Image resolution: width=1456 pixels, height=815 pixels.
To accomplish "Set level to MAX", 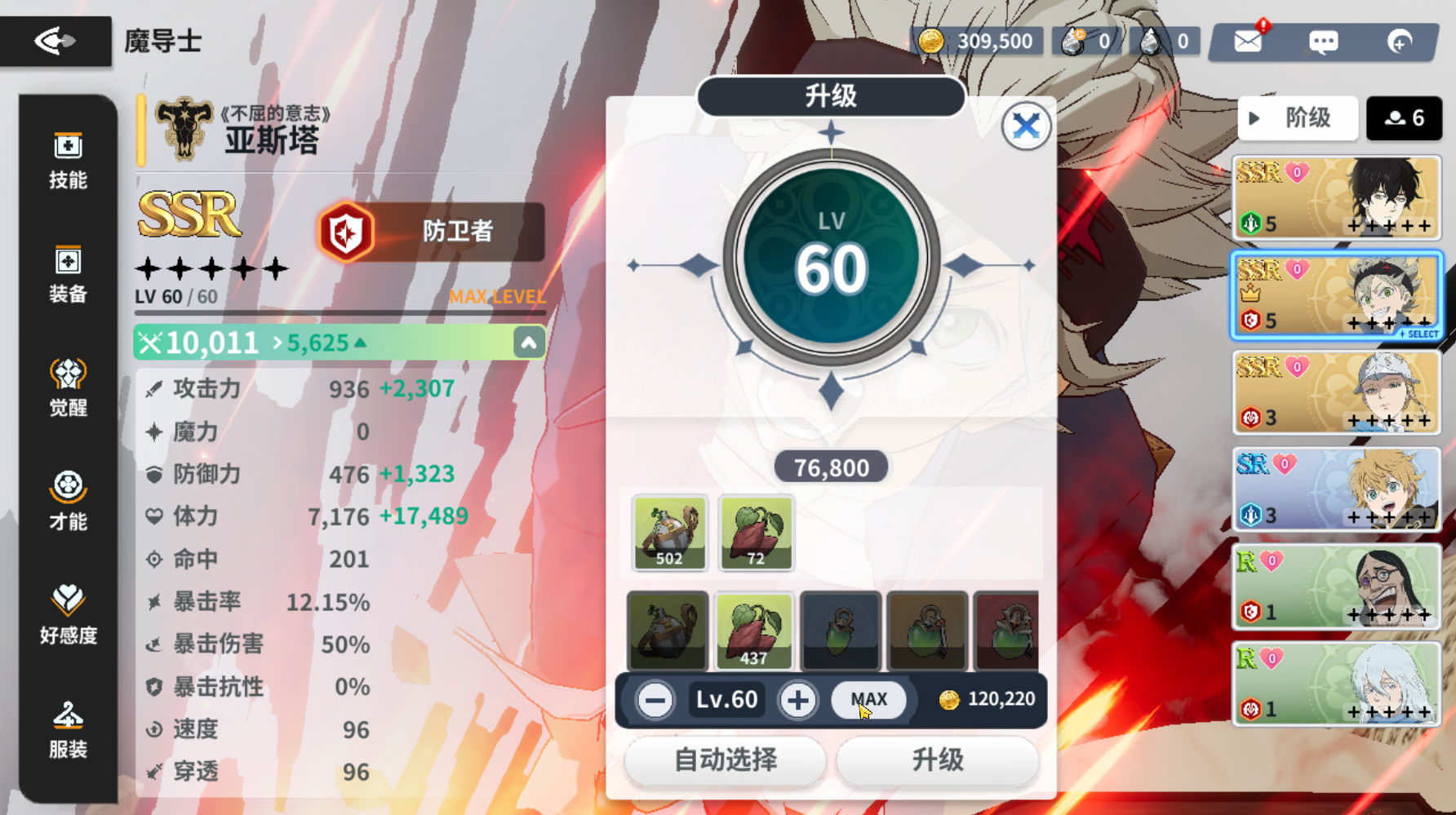I will point(868,699).
